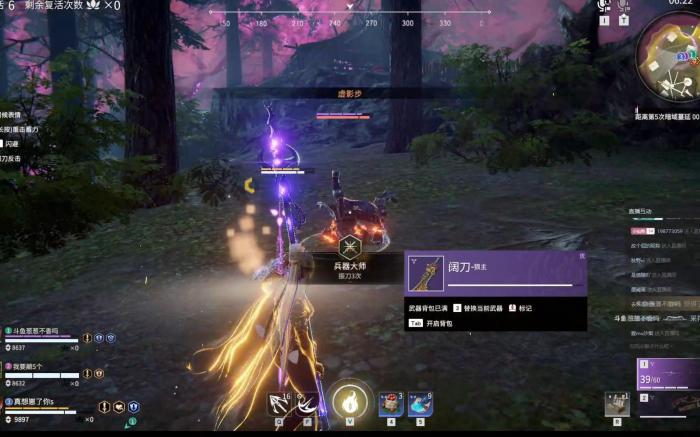Use the red healing item slot

(x=390, y=404)
